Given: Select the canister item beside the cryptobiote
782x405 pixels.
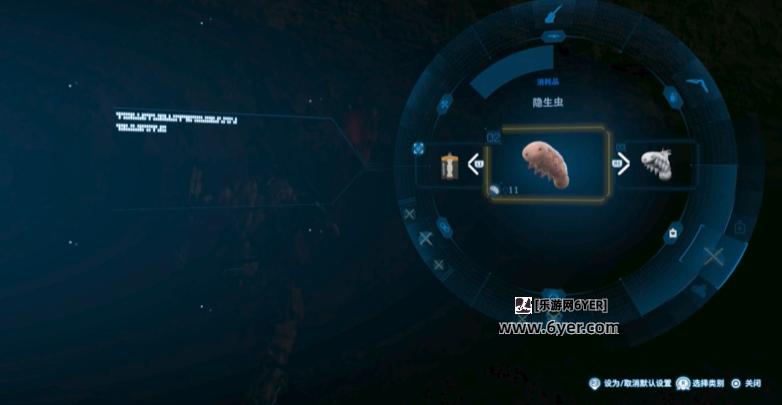Looking at the screenshot, I should (450, 166).
